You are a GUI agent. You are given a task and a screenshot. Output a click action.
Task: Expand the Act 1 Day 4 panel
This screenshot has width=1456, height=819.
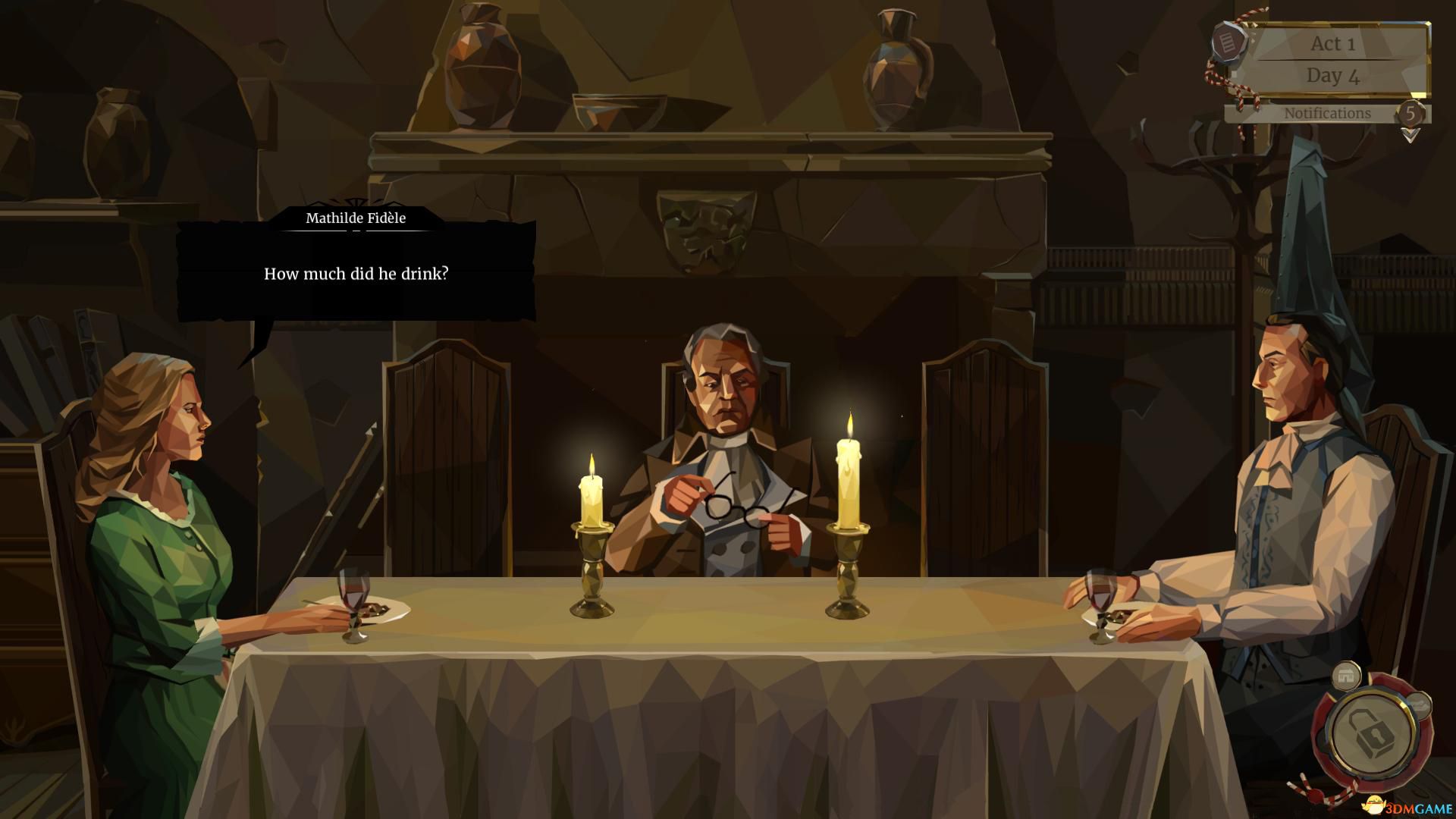(x=1333, y=61)
